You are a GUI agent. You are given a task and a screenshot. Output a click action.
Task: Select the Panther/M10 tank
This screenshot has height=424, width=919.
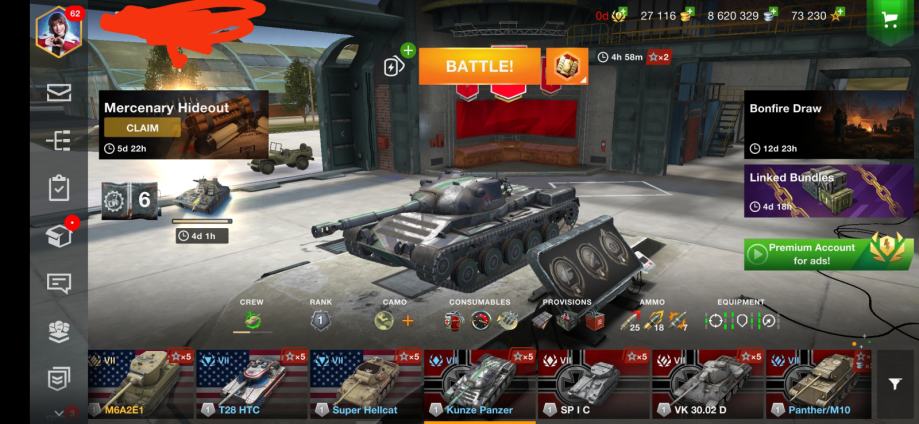click(820, 383)
